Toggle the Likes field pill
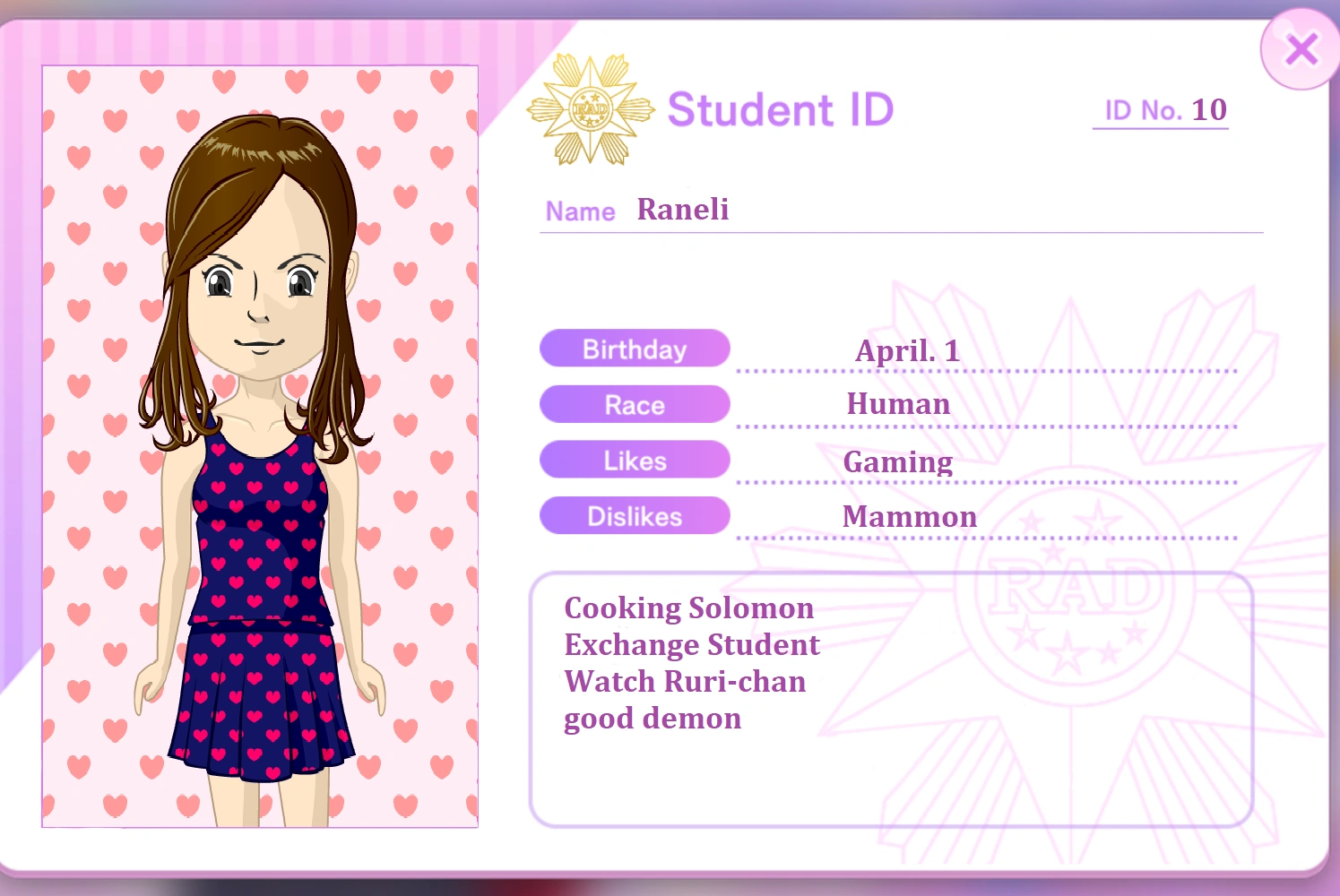This screenshot has width=1340, height=896. pos(634,460)
